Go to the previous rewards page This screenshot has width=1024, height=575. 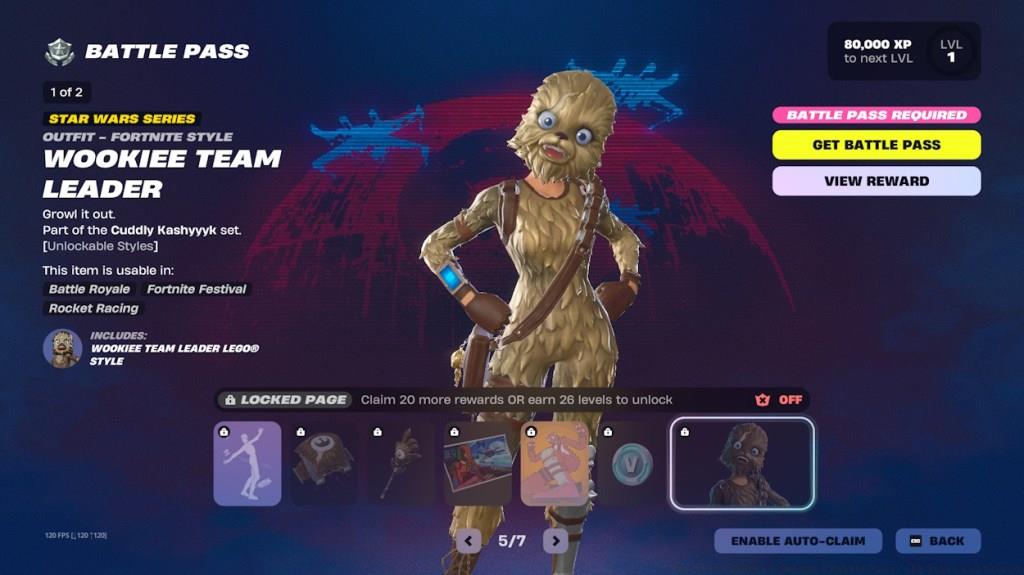pyautogui.click(x=468, y=541)
